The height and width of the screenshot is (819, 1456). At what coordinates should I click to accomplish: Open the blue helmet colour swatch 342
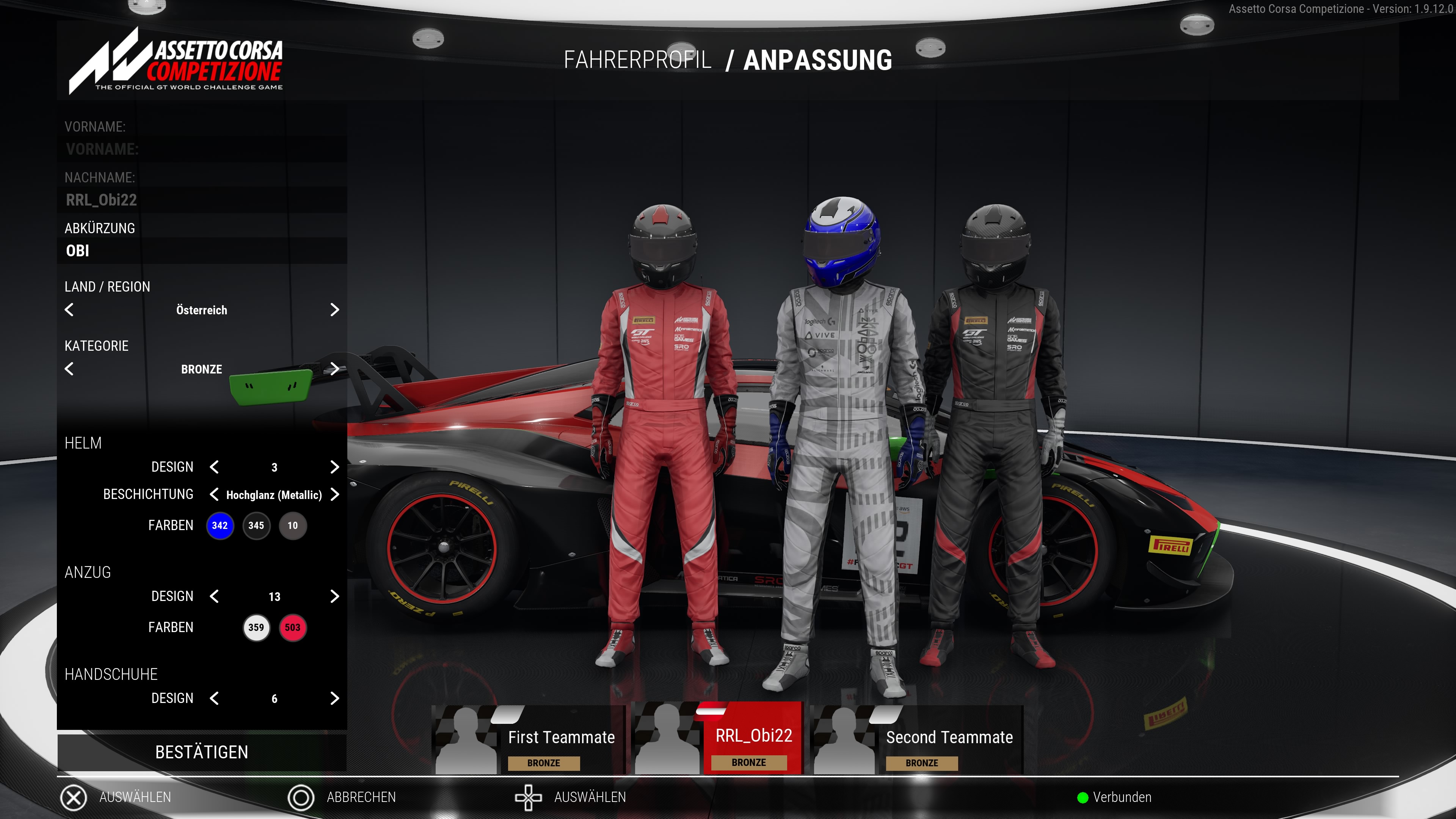coord(220,526)
